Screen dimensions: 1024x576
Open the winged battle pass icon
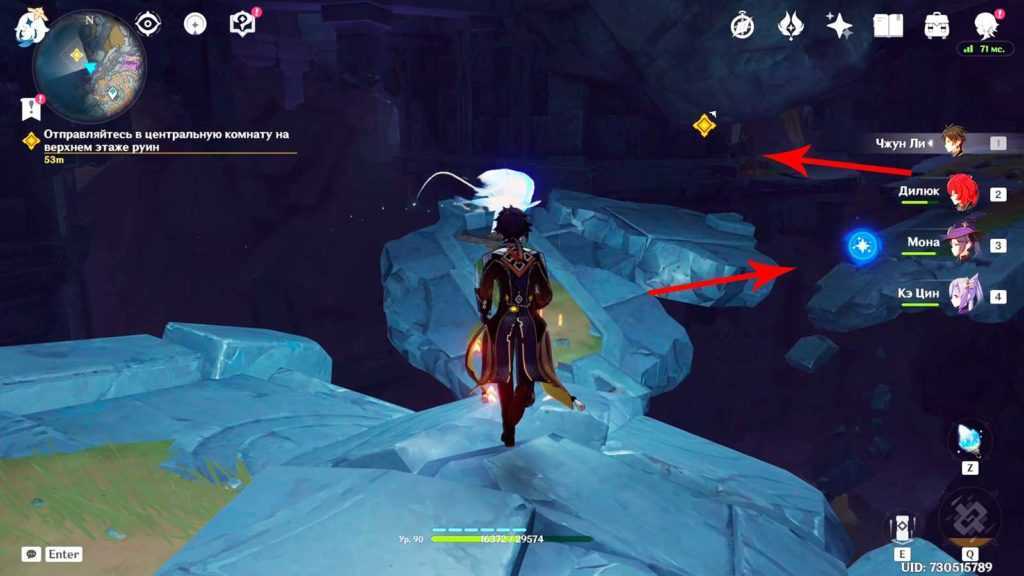click(791, 25)
